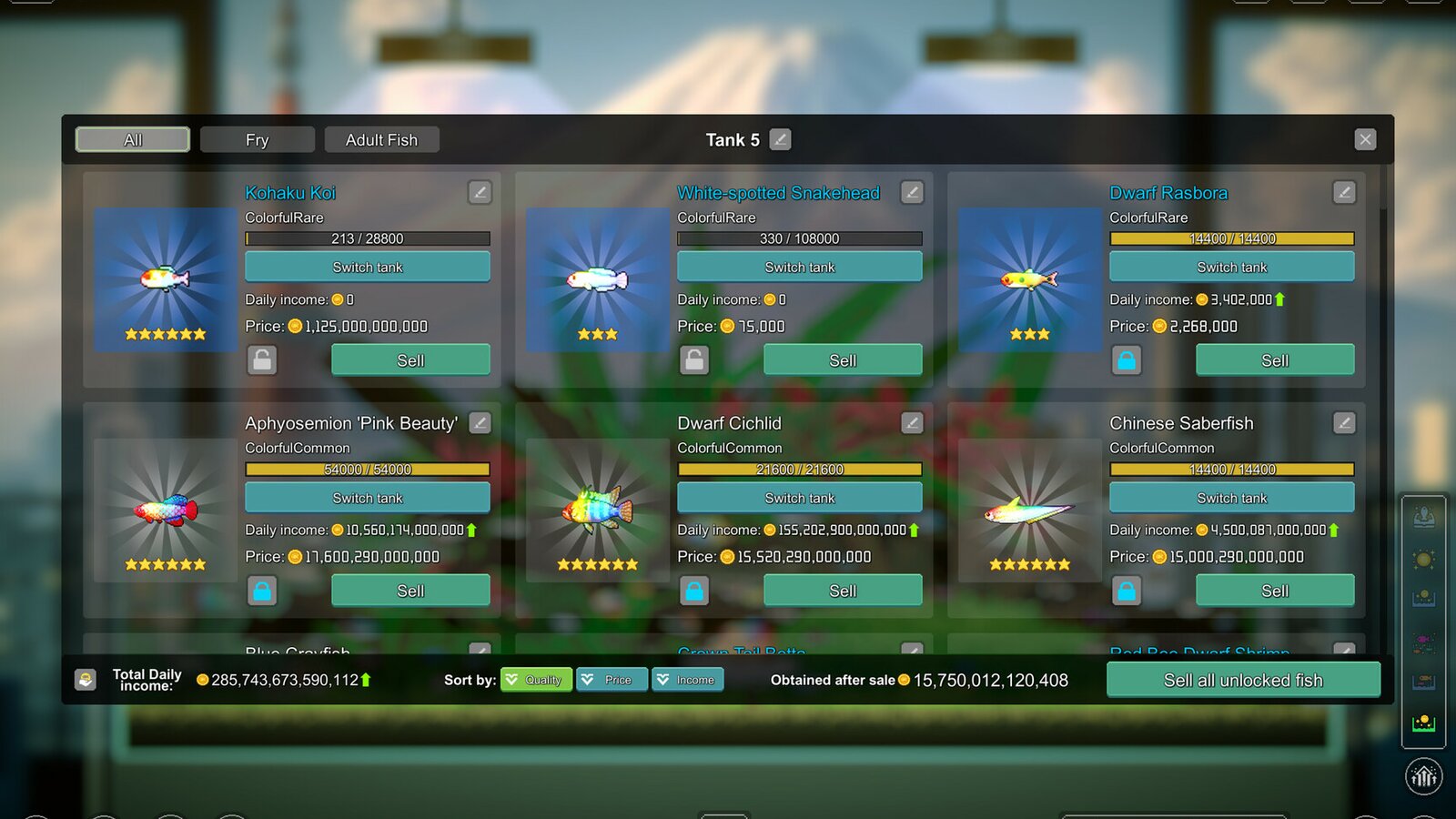Viewport: 1456px width, 819px height.
Task: Sell the Kohaku Koi
Action: (410, 360)
